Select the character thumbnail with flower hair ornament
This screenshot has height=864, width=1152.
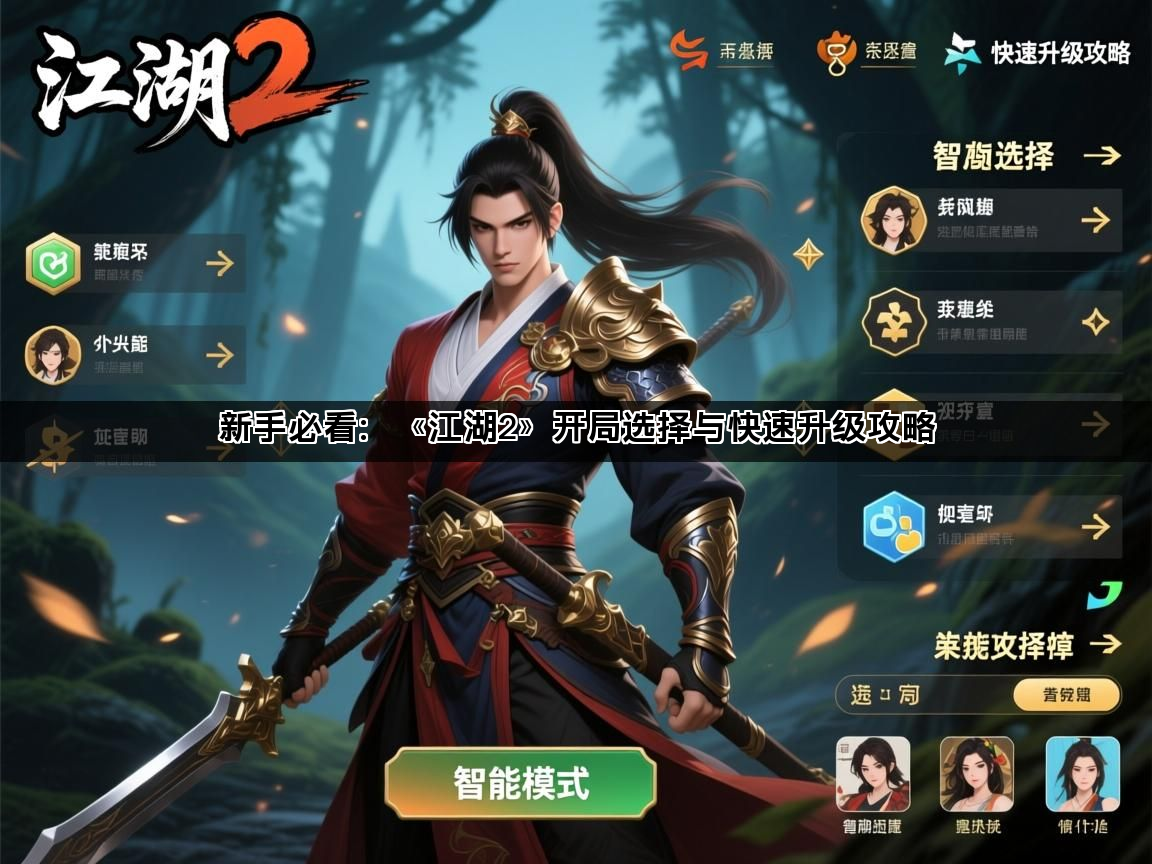click(977, 774)
